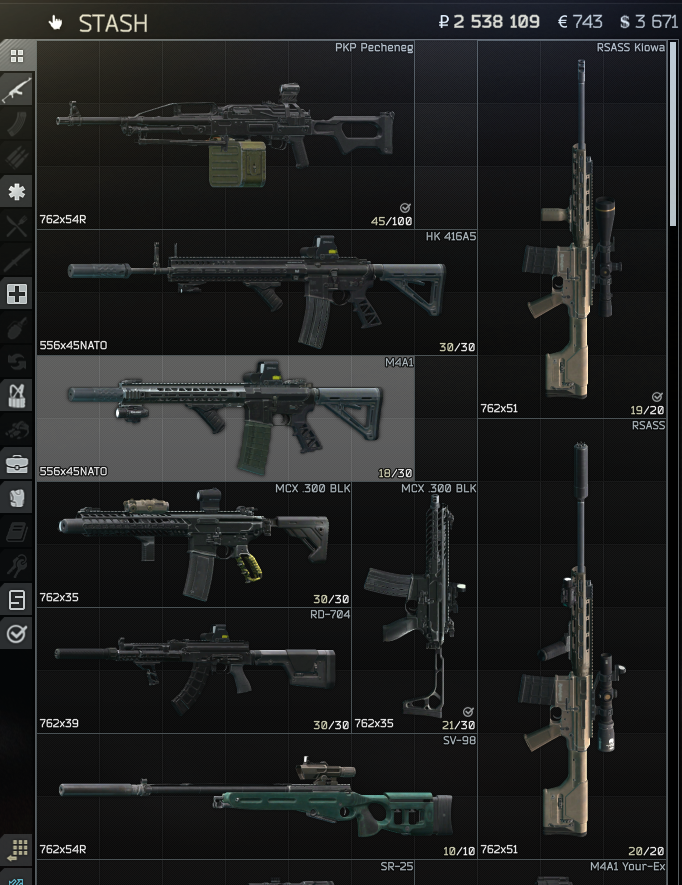Open the medical cross filter tab
The width and height of the screenshot is (682, 885).
[17, 294]
